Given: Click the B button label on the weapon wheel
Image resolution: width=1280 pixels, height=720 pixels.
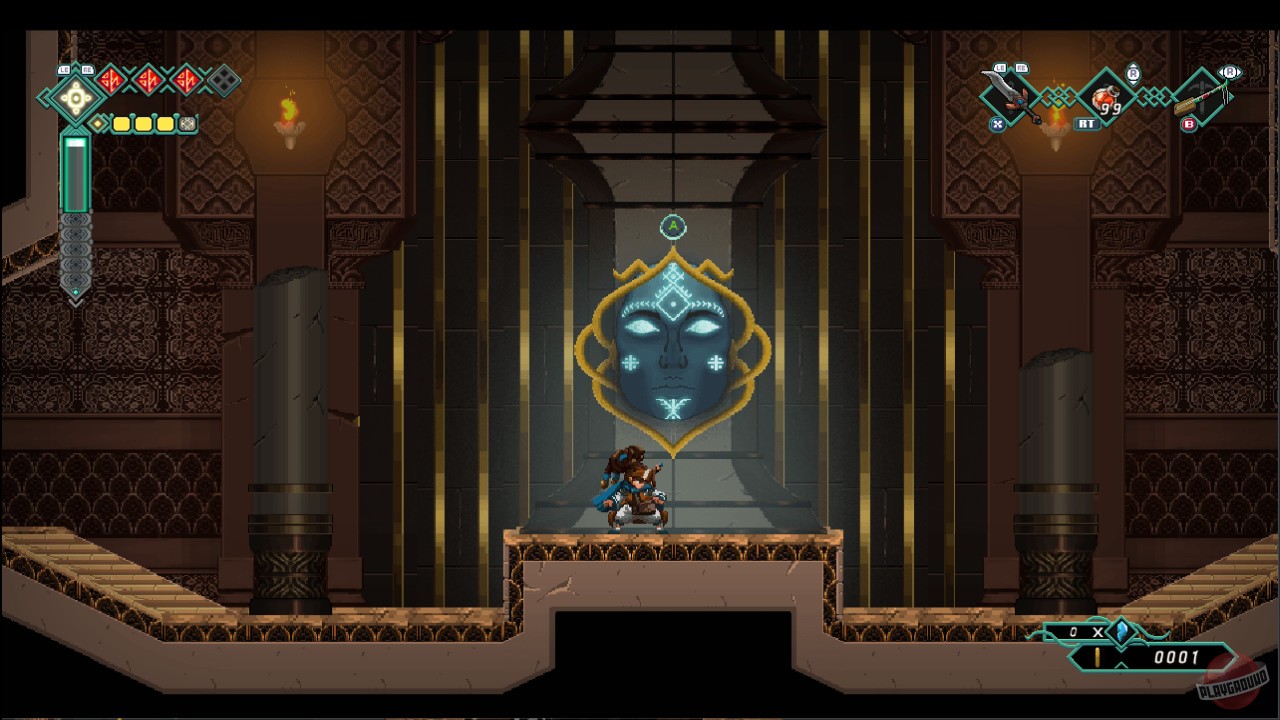Looking at the screenshot, I should (x=1187, y=122).
